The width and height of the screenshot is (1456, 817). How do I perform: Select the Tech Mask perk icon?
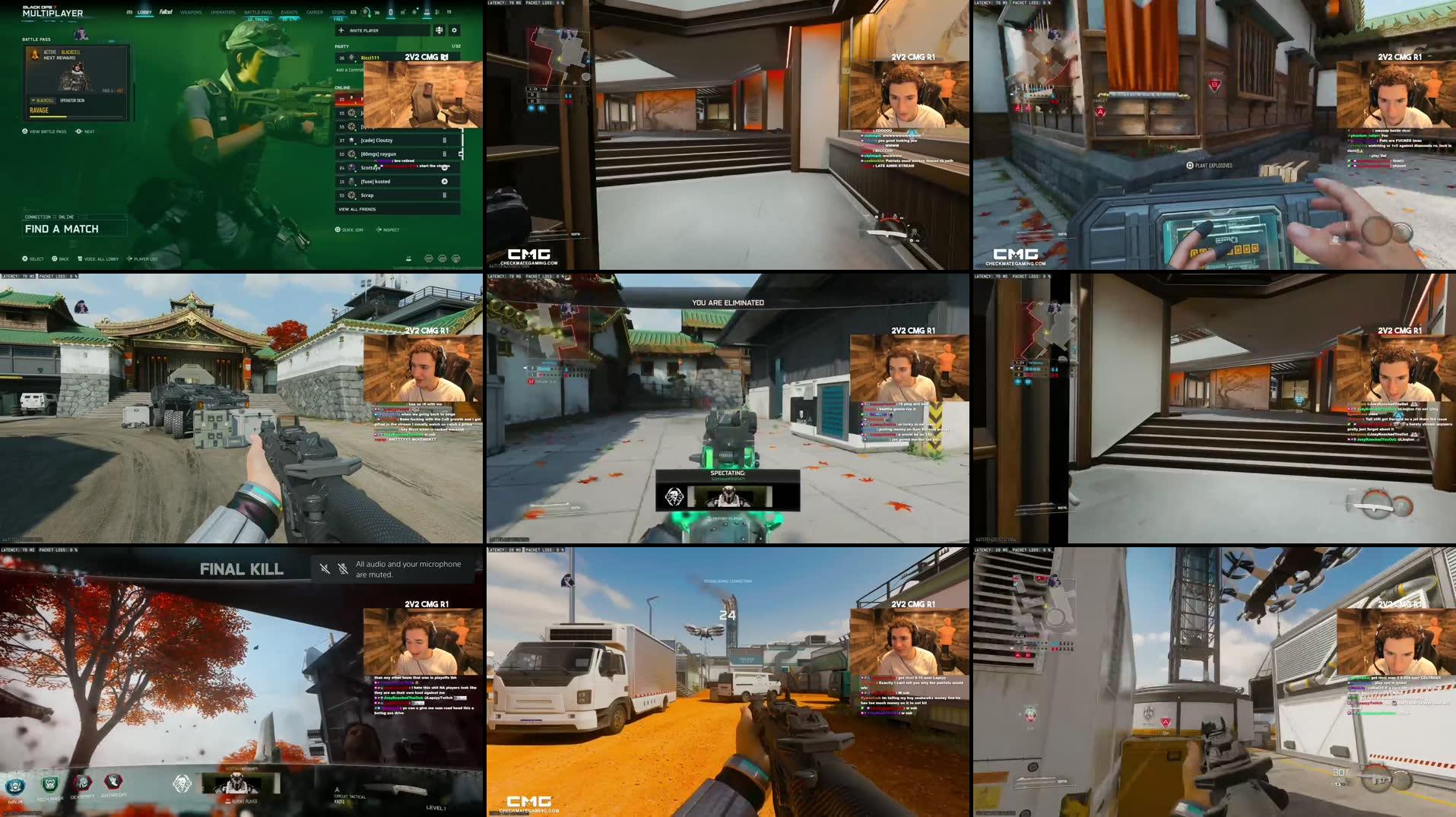click(x=49, y=783)
